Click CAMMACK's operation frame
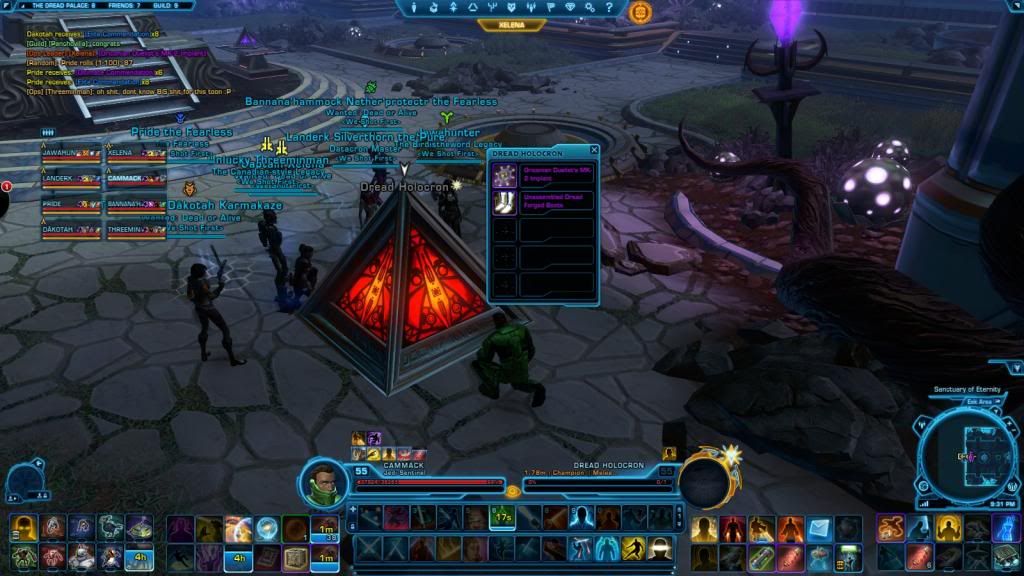Image resolution: width=1024 pixels, height=576 pixels. [x=135, y=181]
